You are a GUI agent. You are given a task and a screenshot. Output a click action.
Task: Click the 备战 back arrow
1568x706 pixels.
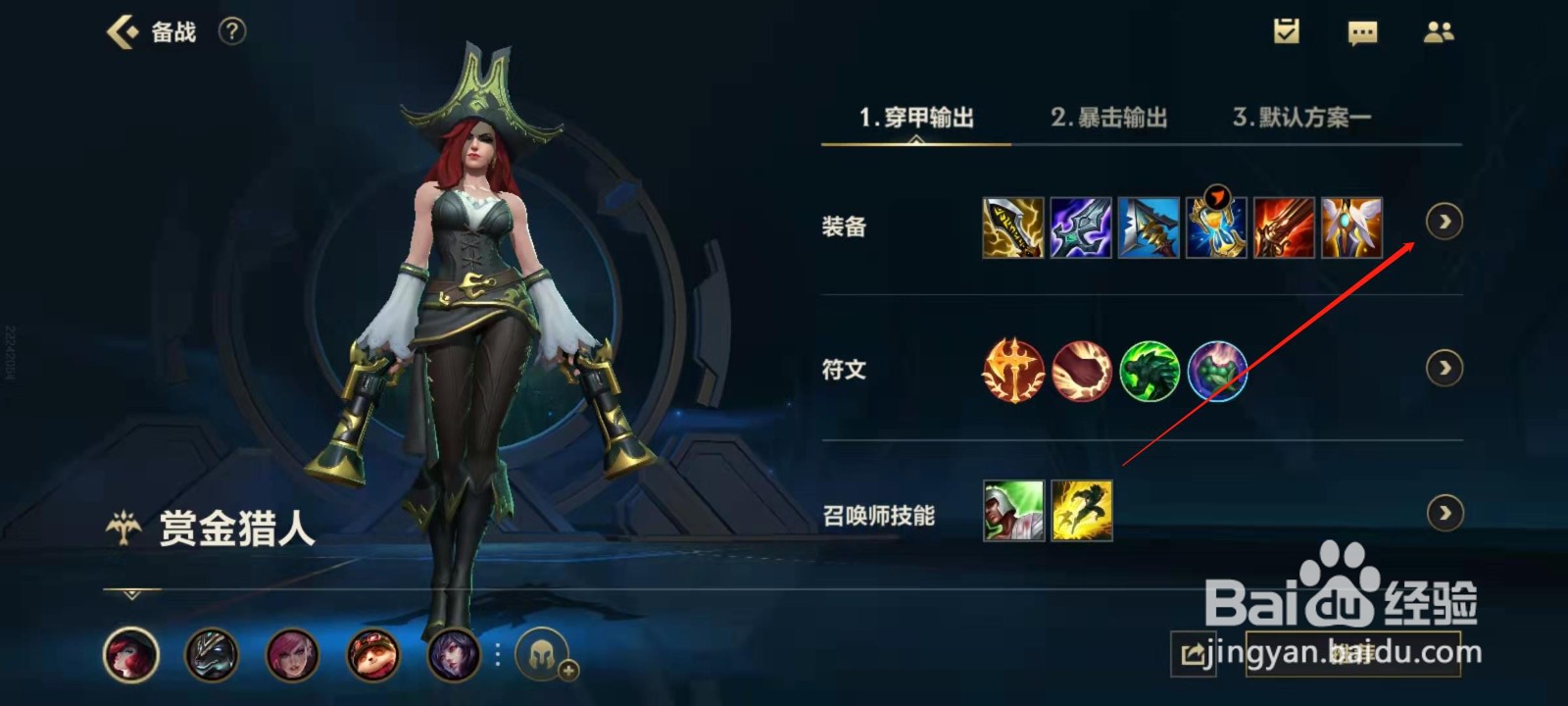123,31
